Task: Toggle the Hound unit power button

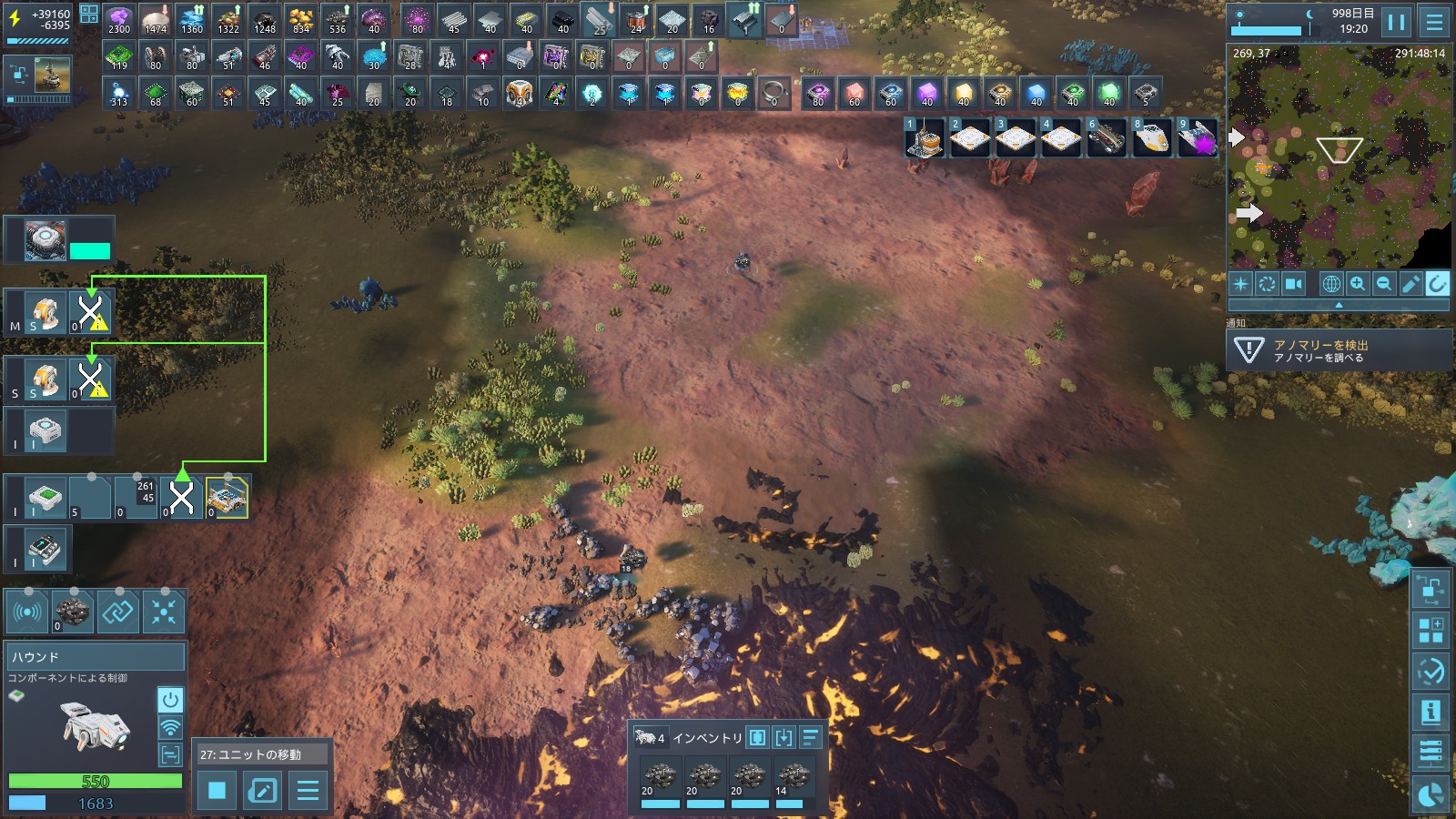Action: pos(170,700)
